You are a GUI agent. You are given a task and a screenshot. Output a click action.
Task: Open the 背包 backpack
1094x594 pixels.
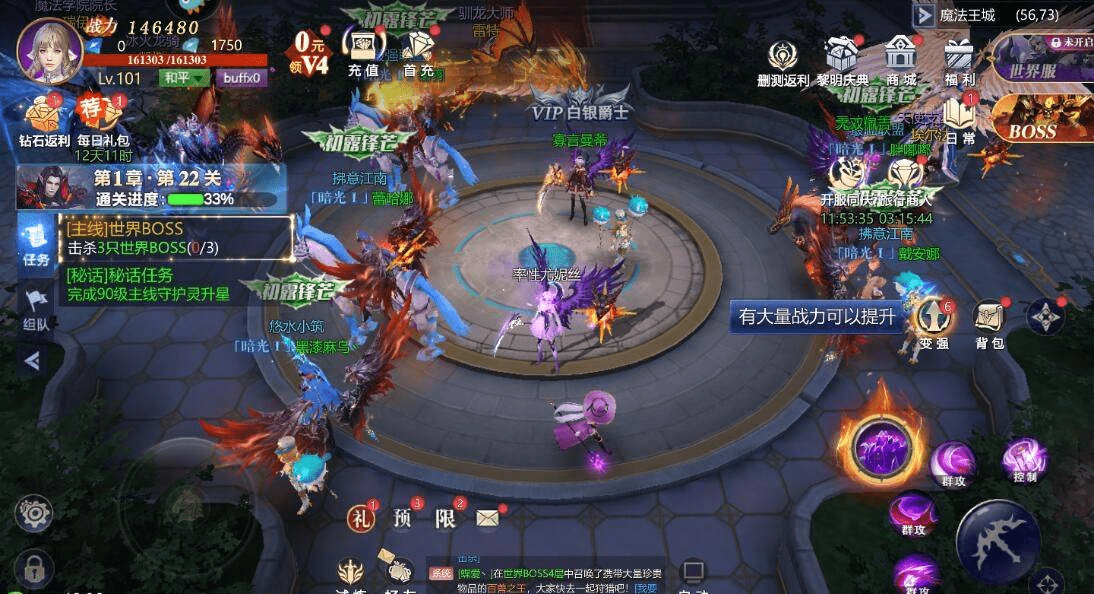[x=989, y=320]
